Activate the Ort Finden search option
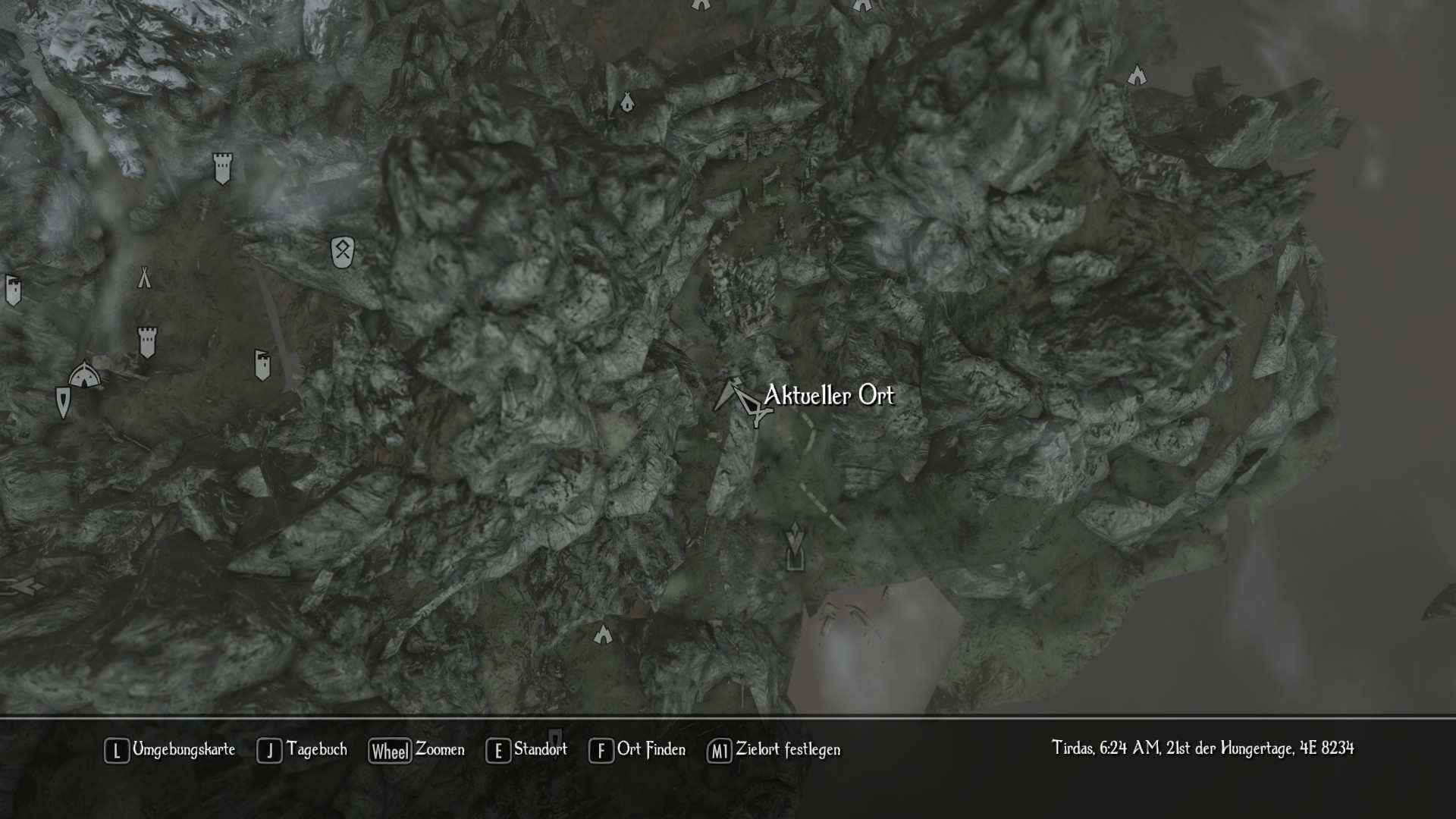 pyautogui.click(x=637, y=750)
